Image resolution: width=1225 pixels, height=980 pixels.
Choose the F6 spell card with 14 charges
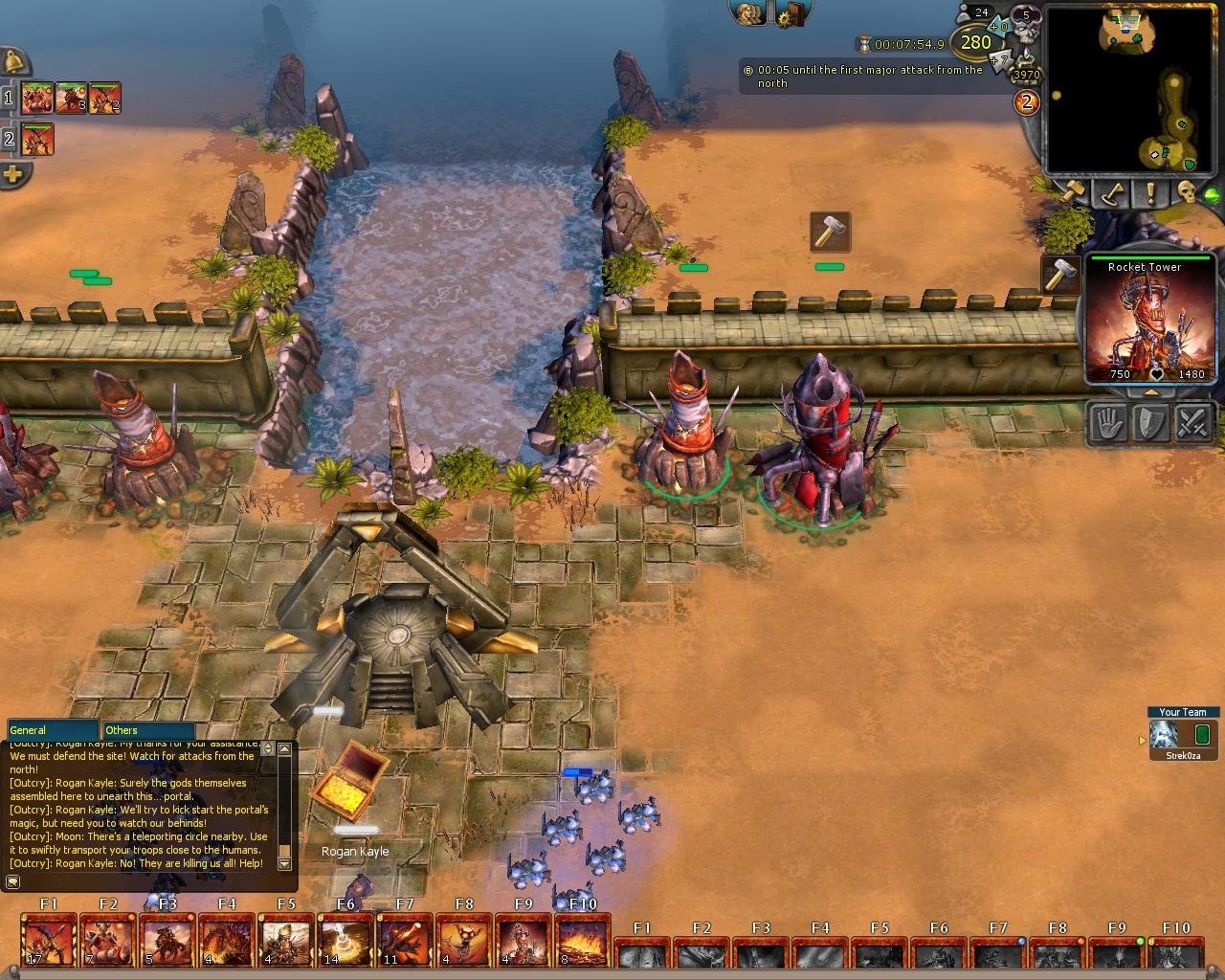[345, 942]
